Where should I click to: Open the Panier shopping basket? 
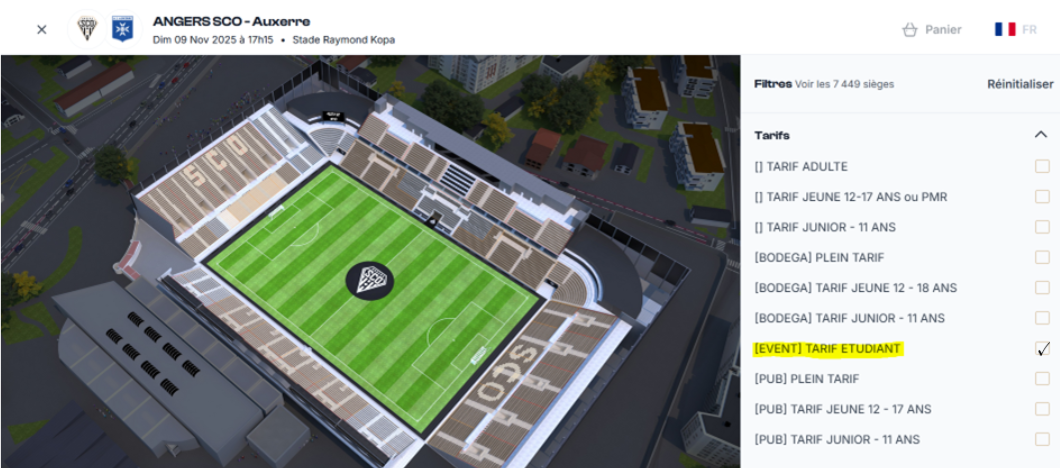931,29
